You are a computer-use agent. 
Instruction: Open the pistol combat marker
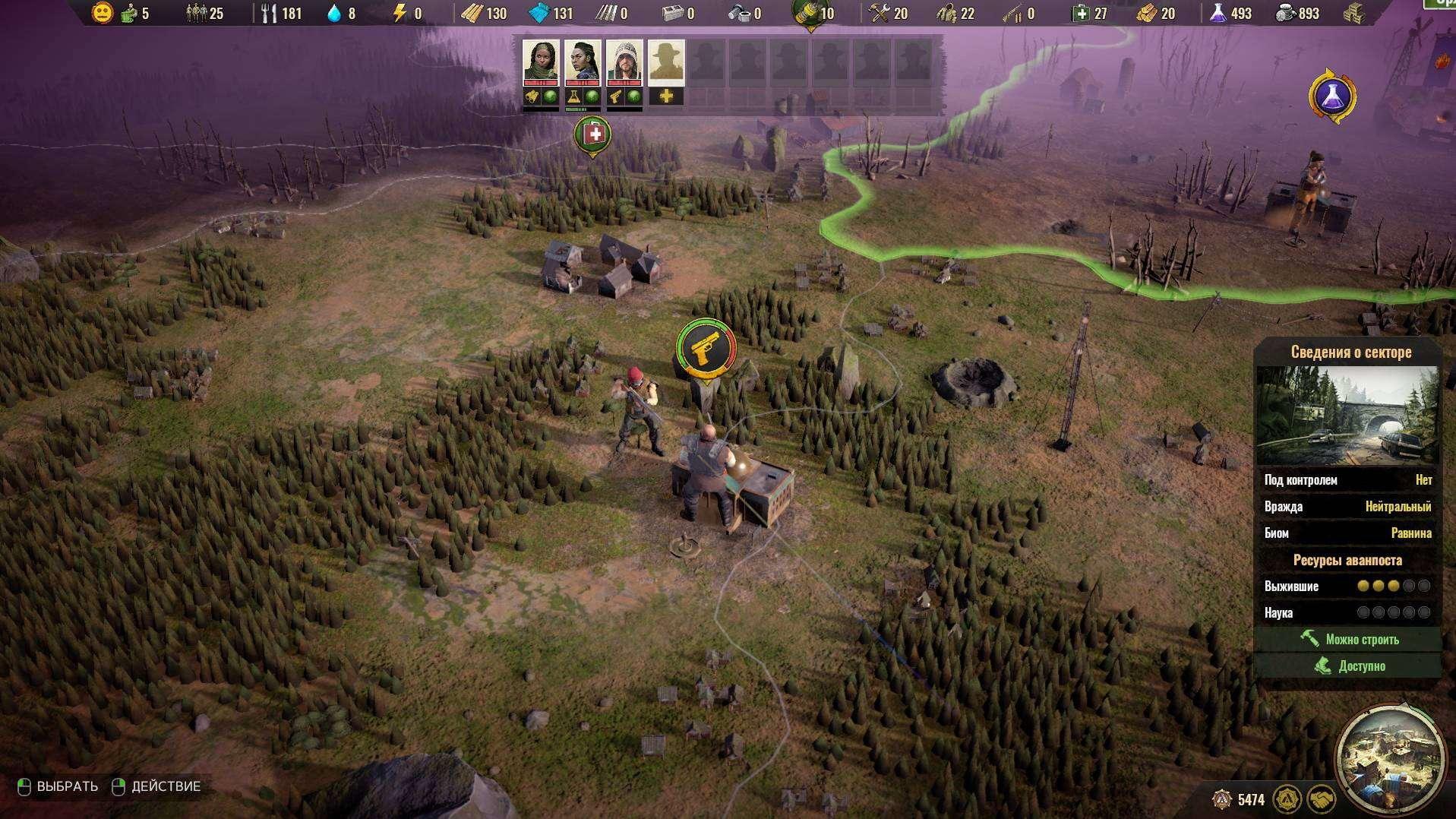click(x=706, y=349)
